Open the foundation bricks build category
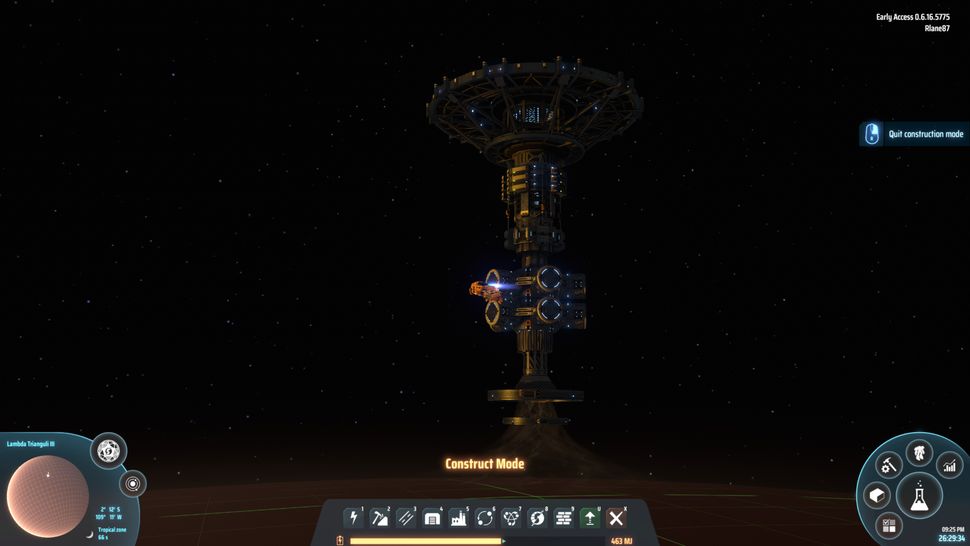 [564, 518]
